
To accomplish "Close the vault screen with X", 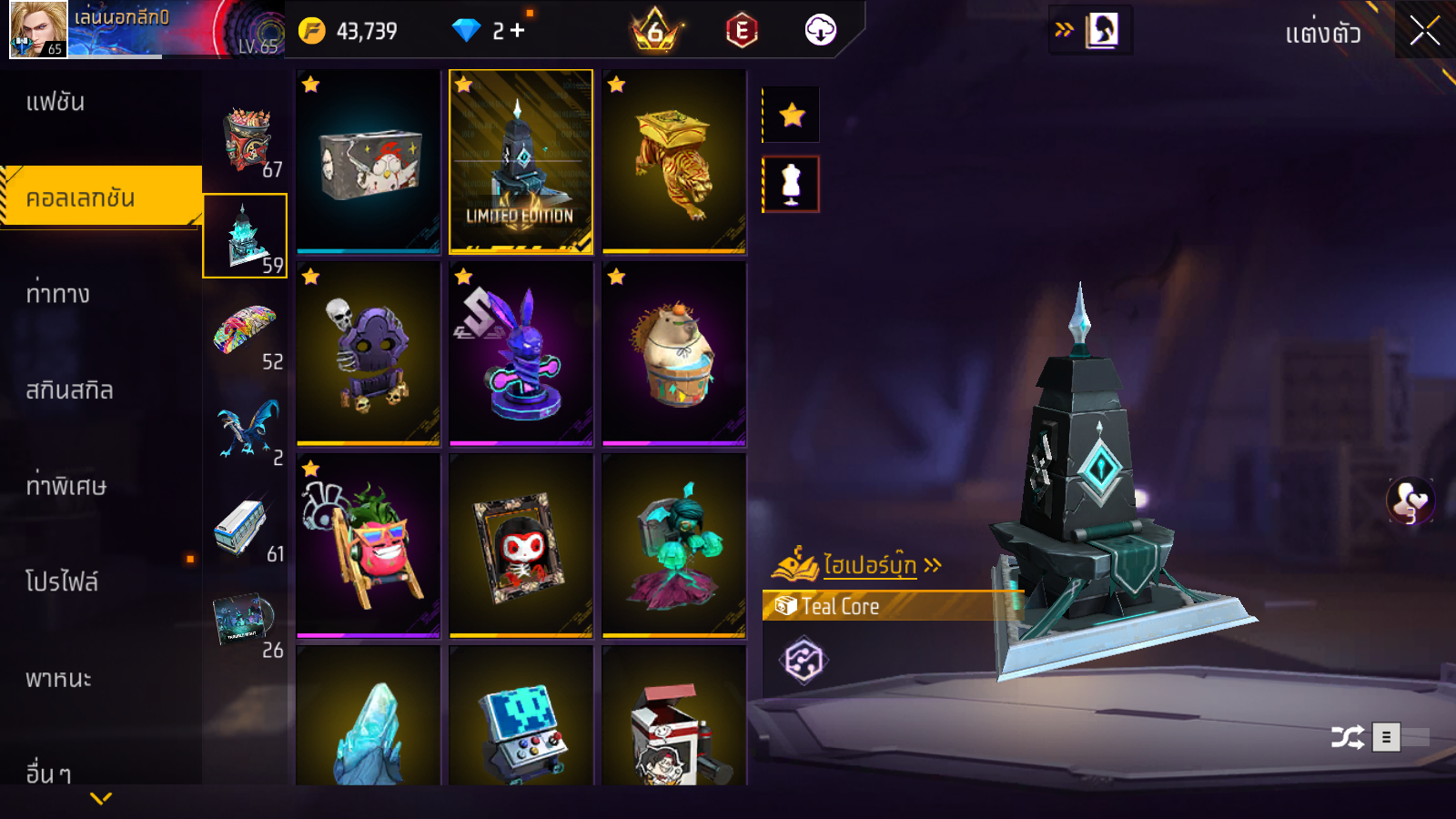I will tap(1424, 31).
